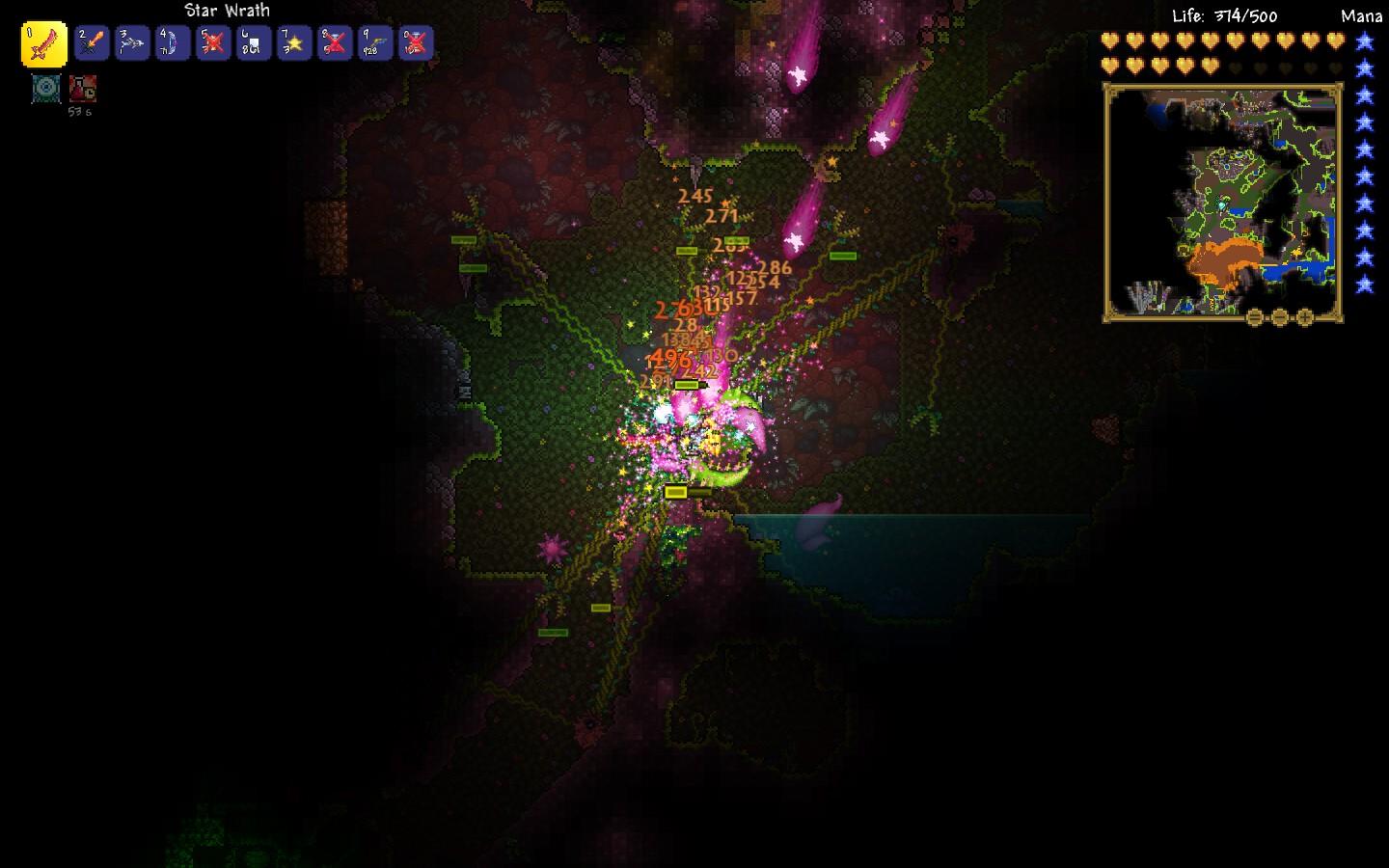Choose the shark-shaped gun in slot 3
Viewport: 1389px width, 868px height.
pyautogui.click(x=132, y=43)
